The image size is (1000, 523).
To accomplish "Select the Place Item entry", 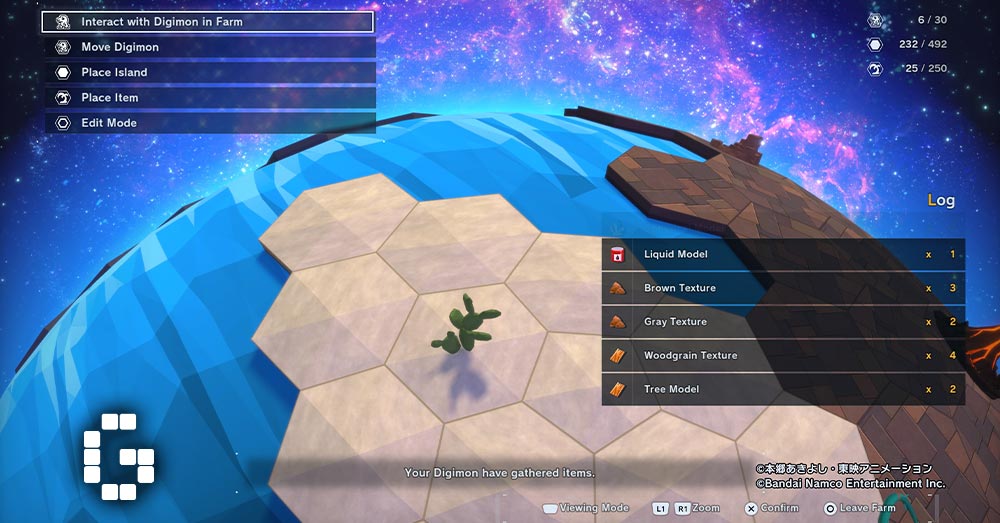I will (208, 98).
